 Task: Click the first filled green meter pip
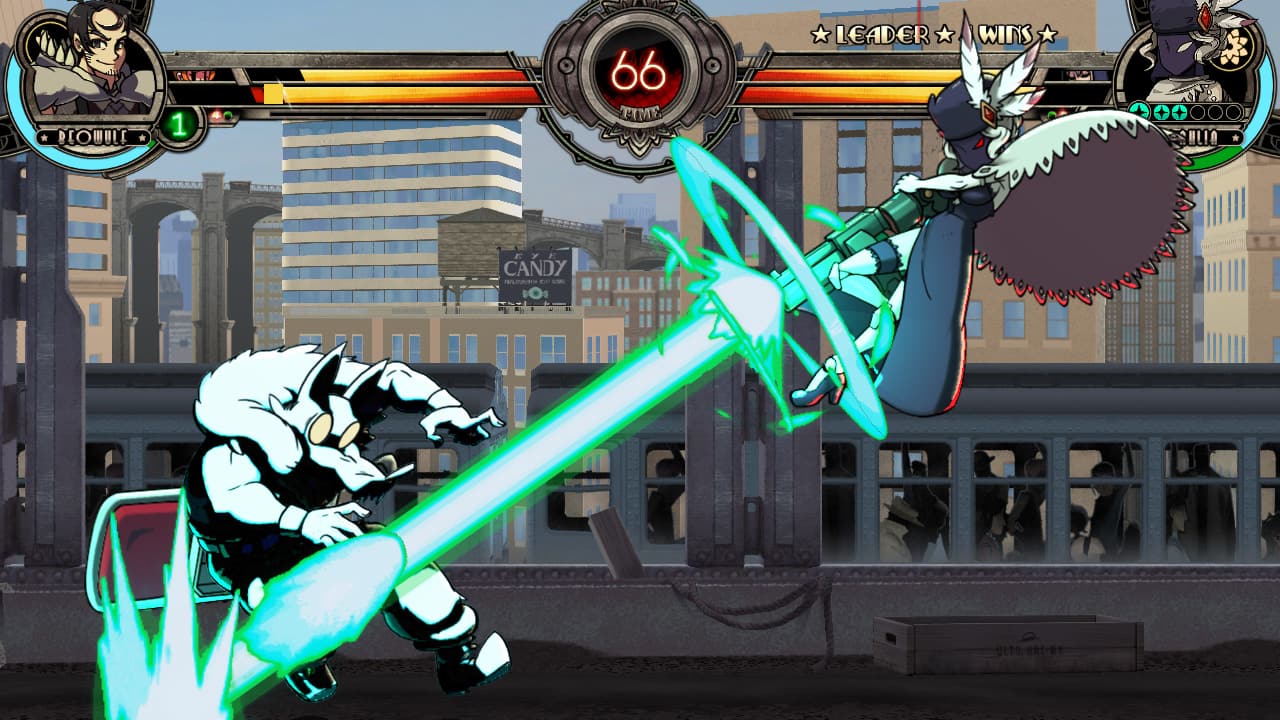1140,110
